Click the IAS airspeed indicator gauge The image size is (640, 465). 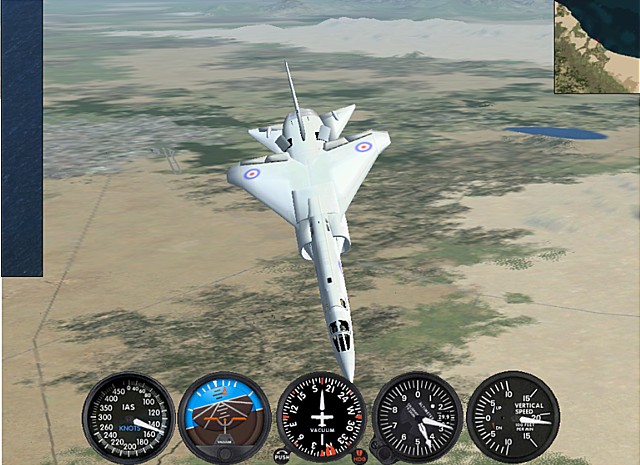[x=128, y=417]
